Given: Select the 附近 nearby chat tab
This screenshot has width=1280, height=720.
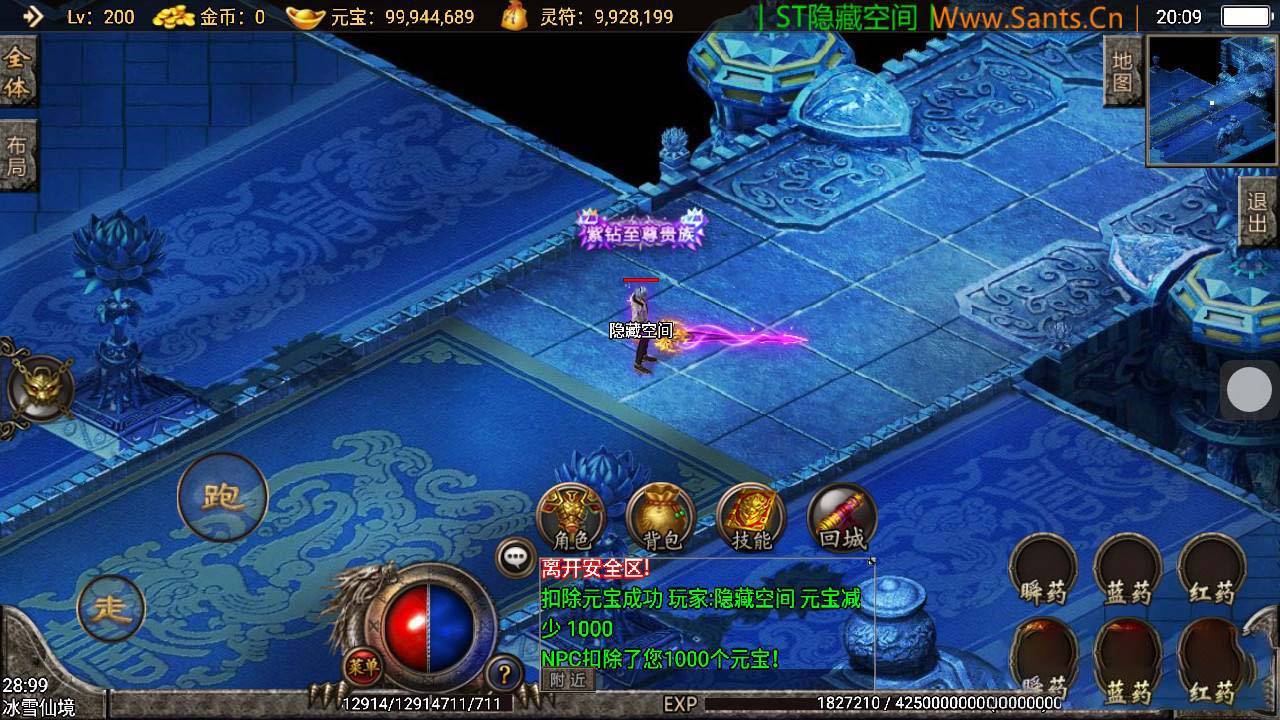Looking at the screenshot, I should [566, 680].
